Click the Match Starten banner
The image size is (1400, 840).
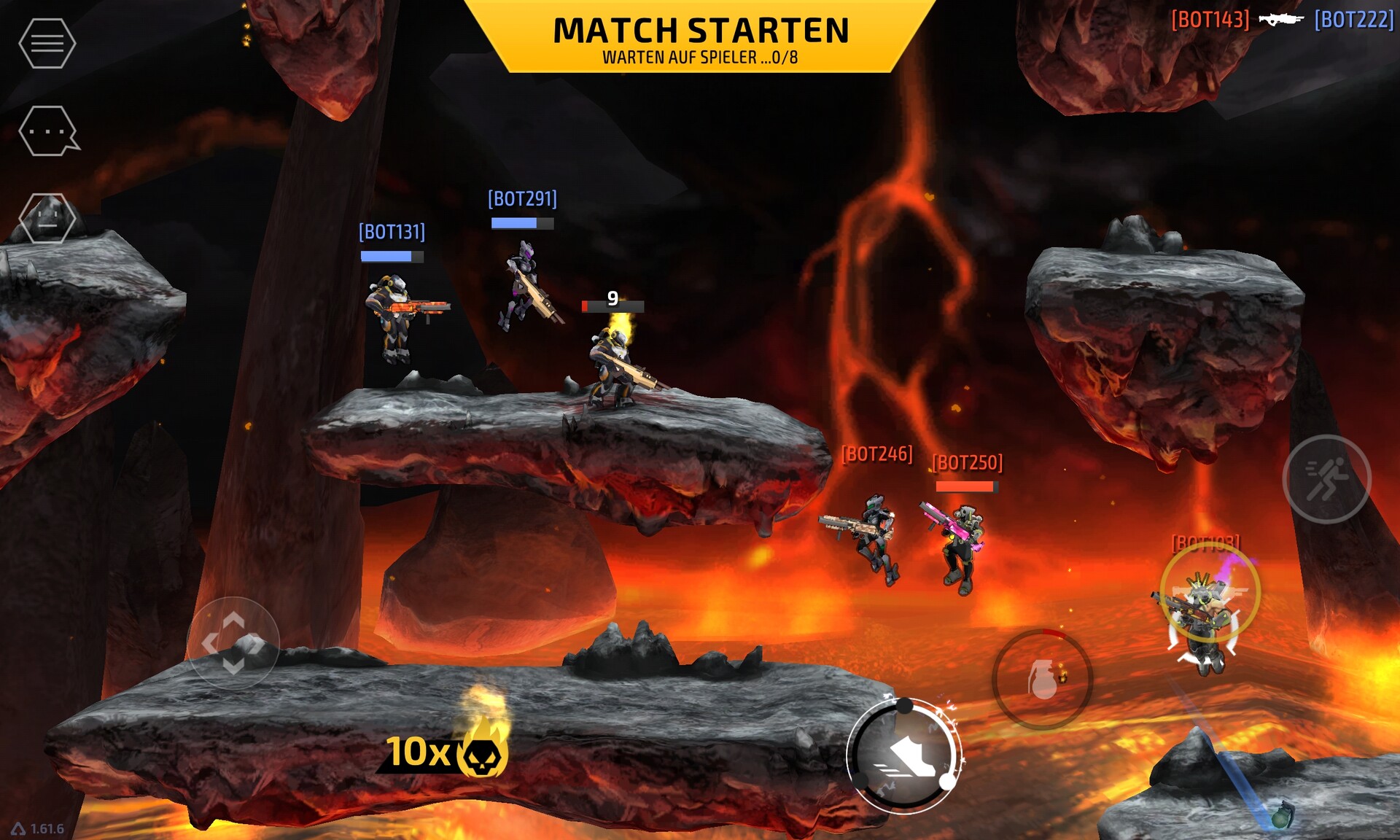700,36
